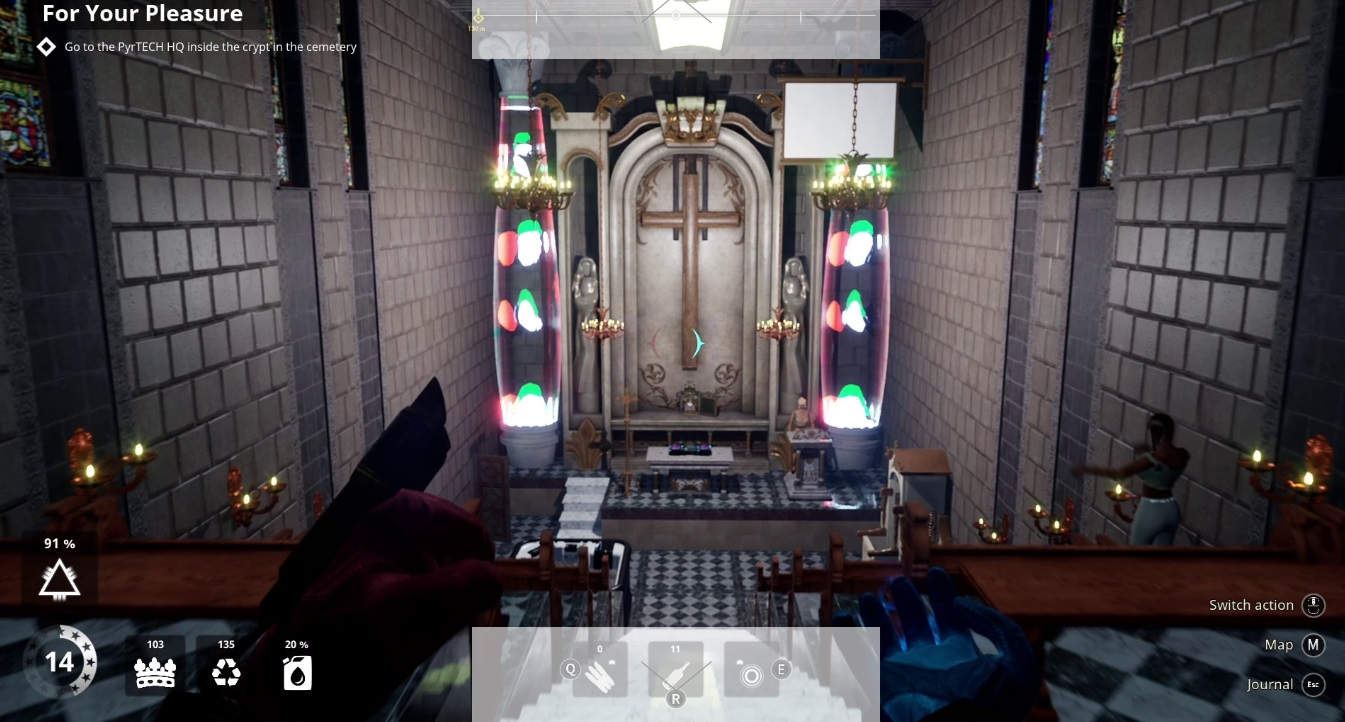Toggle the Q key badge on the spray slot

click(x=569, y=670)
